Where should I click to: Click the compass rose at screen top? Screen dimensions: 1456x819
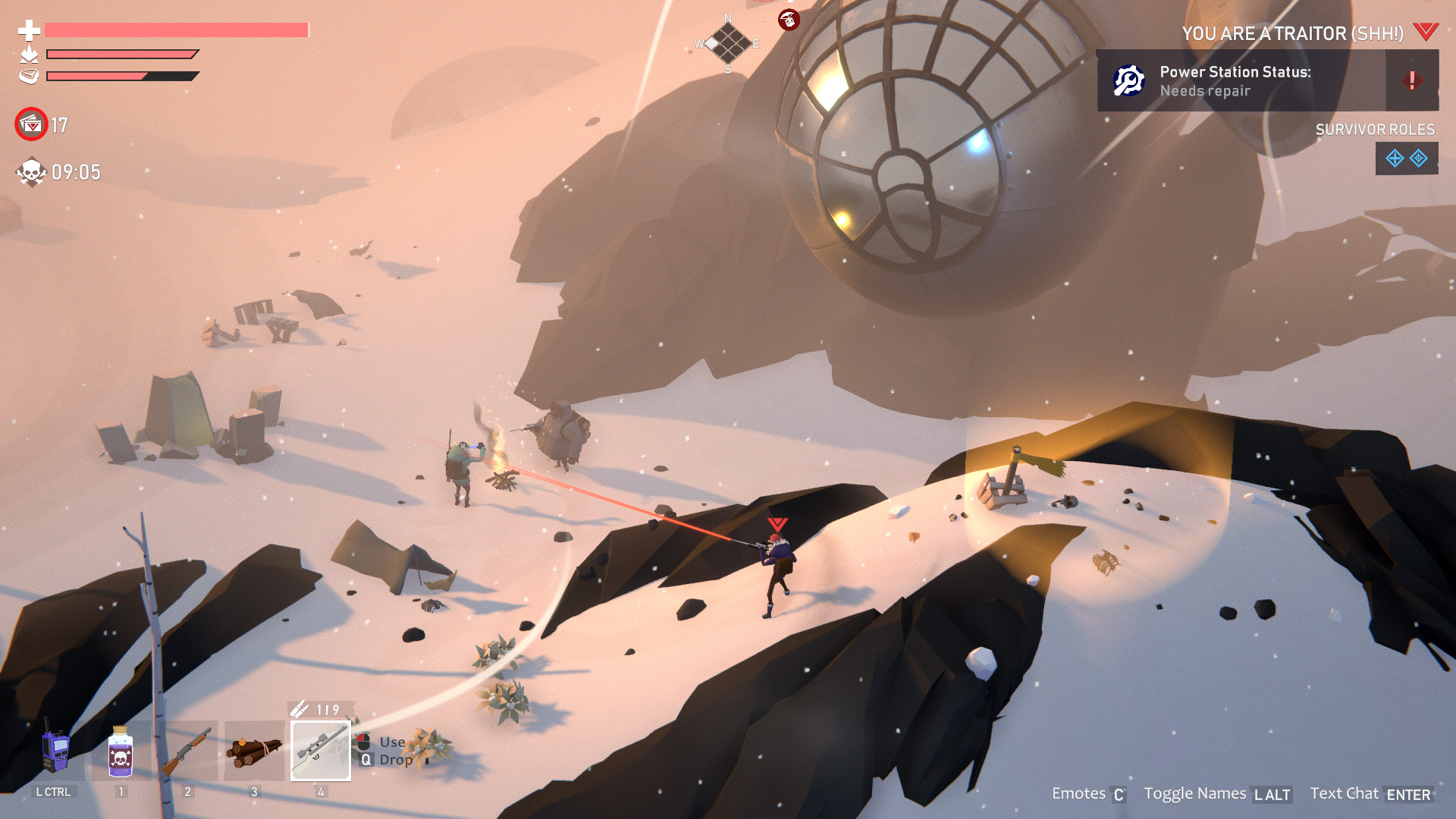727,43
